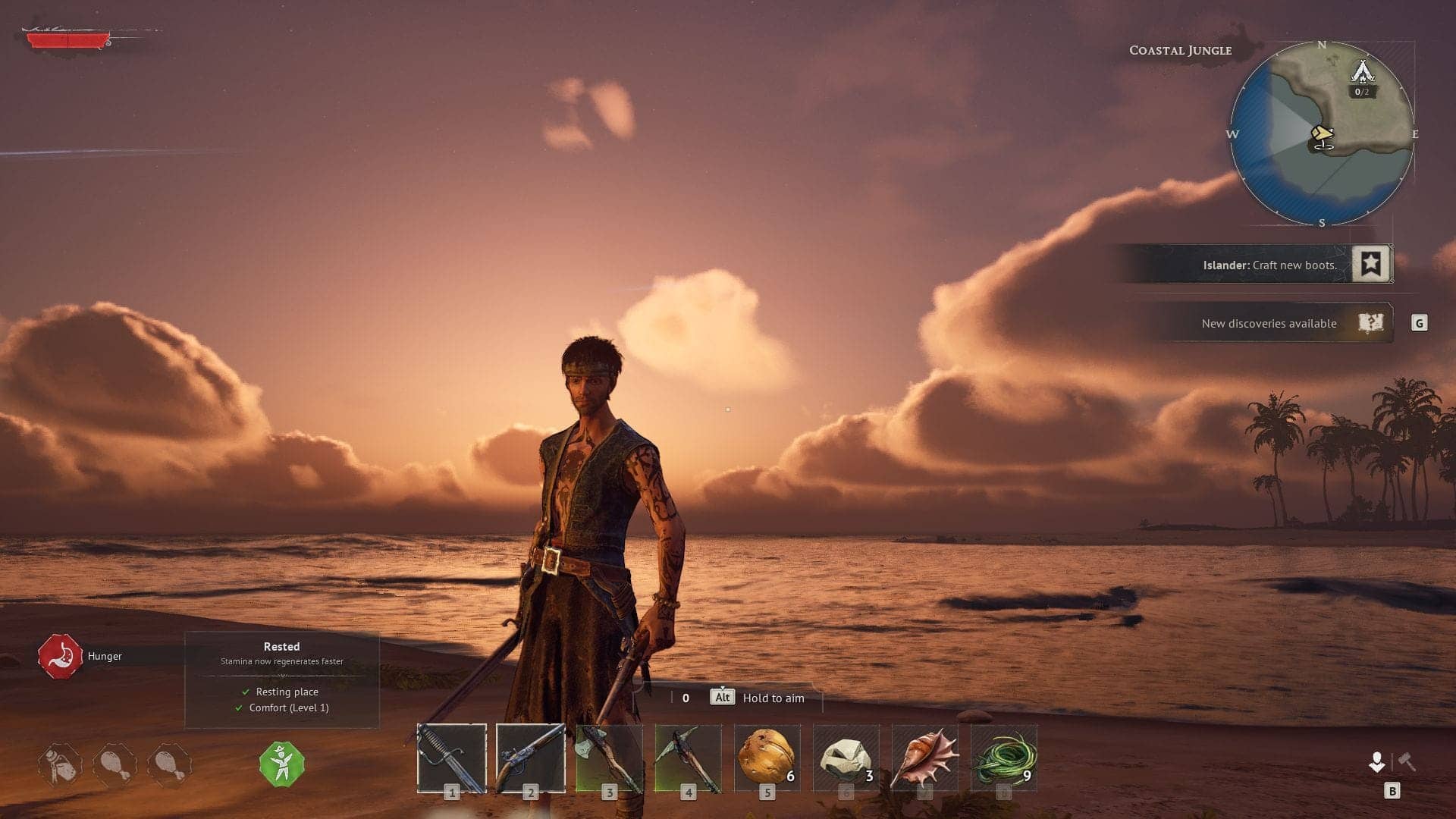Click the green Rested buff icon

(x=281, y=764)
